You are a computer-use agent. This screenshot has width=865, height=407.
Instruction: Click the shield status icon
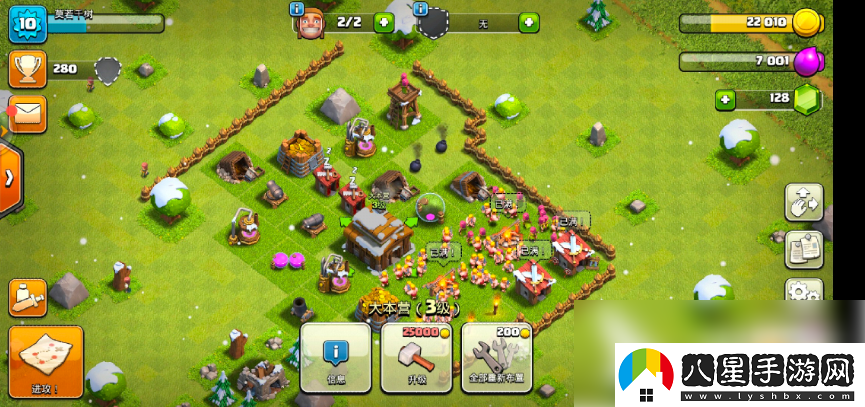[x=433, y=22]
